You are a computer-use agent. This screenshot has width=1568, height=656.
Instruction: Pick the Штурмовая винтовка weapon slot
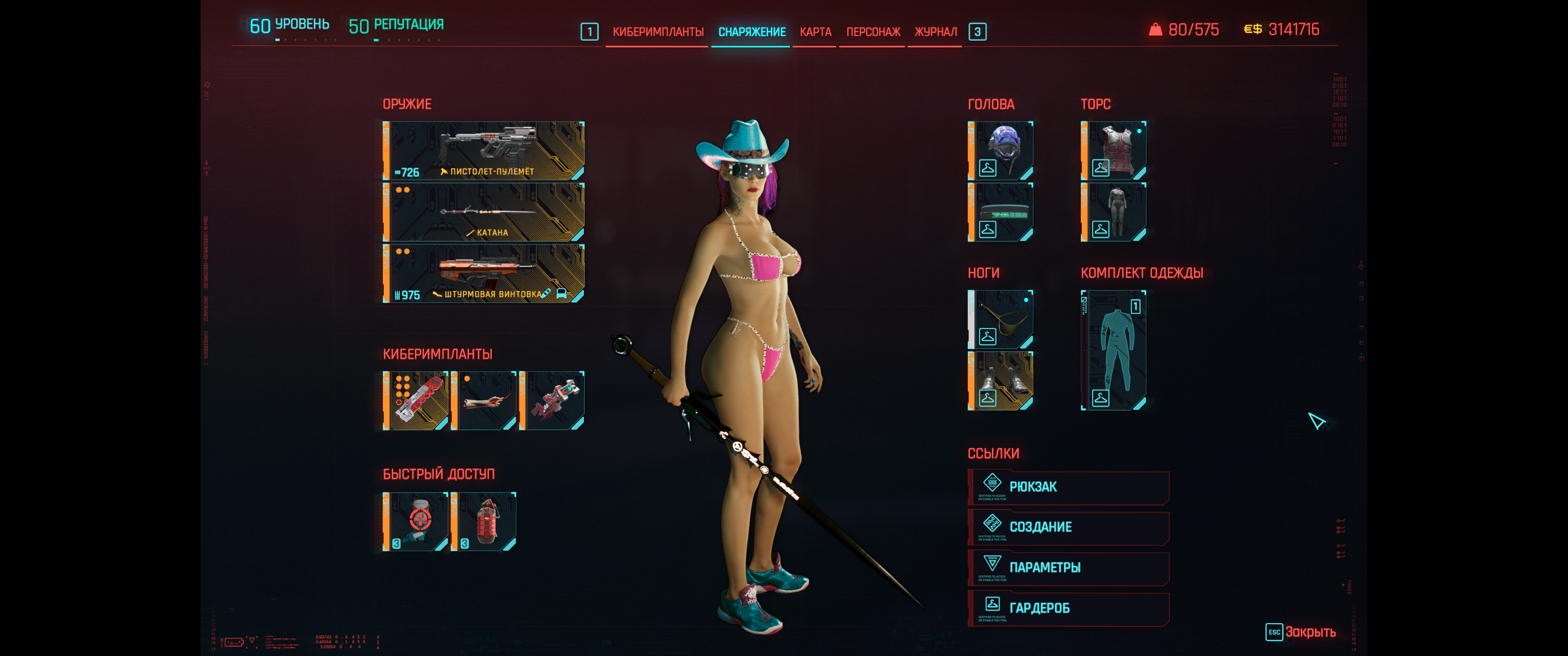(x=484, y=273)
